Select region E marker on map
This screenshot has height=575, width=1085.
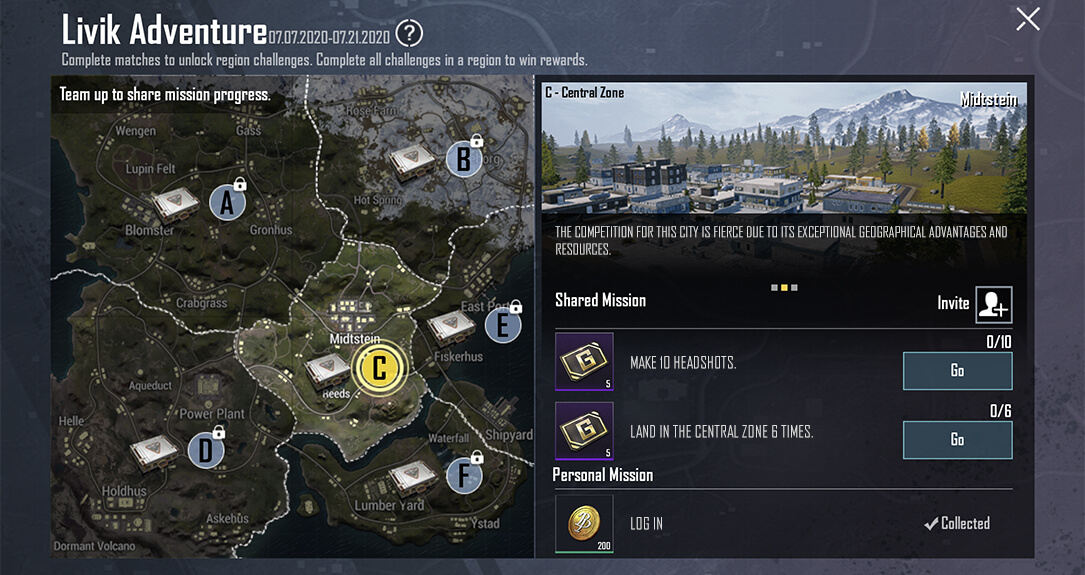[502, 325]
